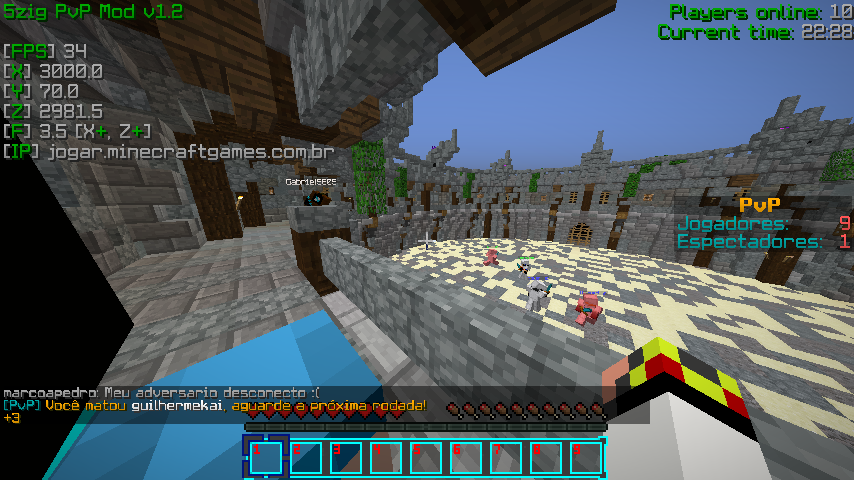Select hotbar slot number 1

click(266, 457)
